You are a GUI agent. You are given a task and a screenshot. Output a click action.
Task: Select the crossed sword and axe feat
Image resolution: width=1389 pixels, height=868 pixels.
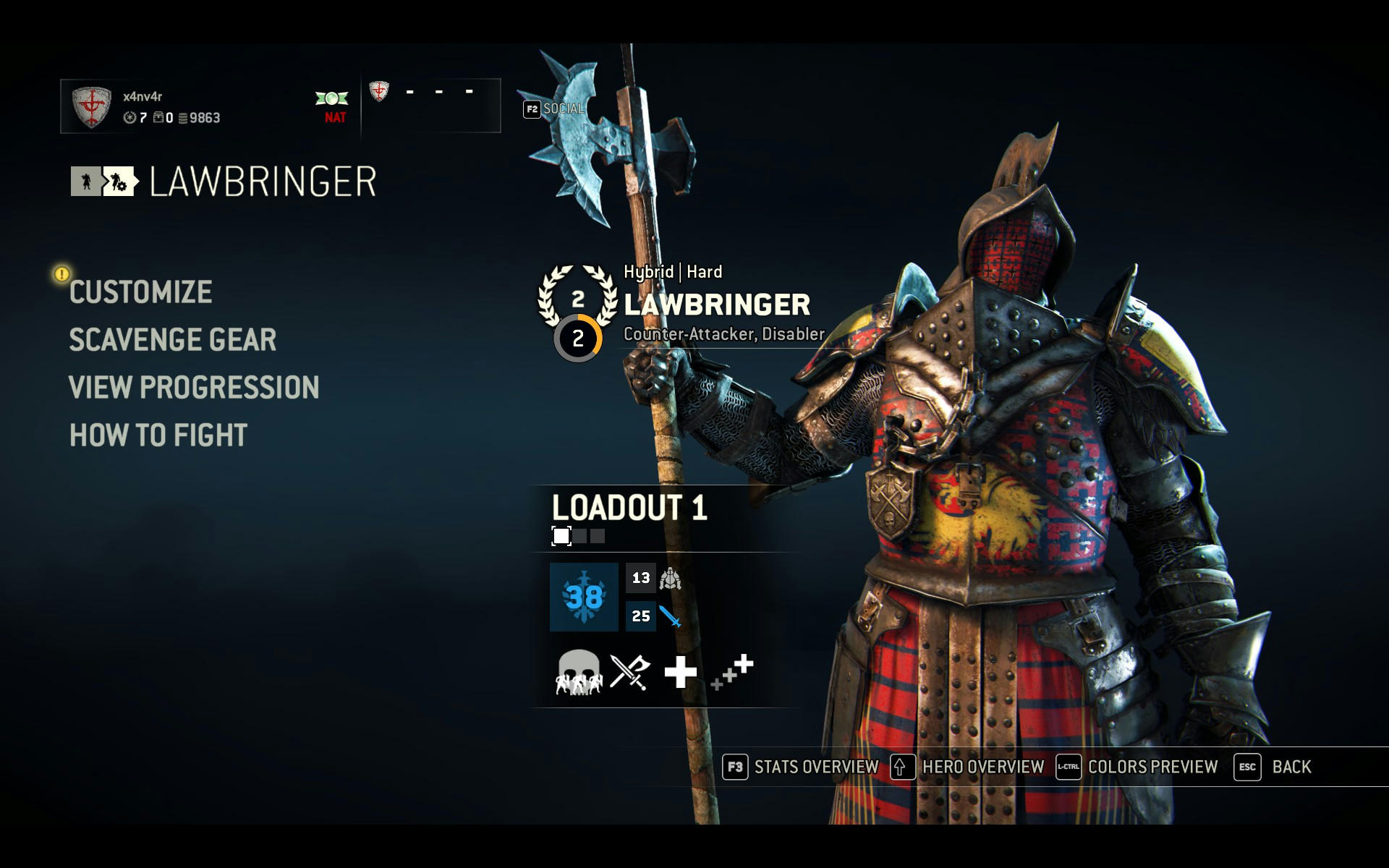pyautogui.click(x=629, y=672)
